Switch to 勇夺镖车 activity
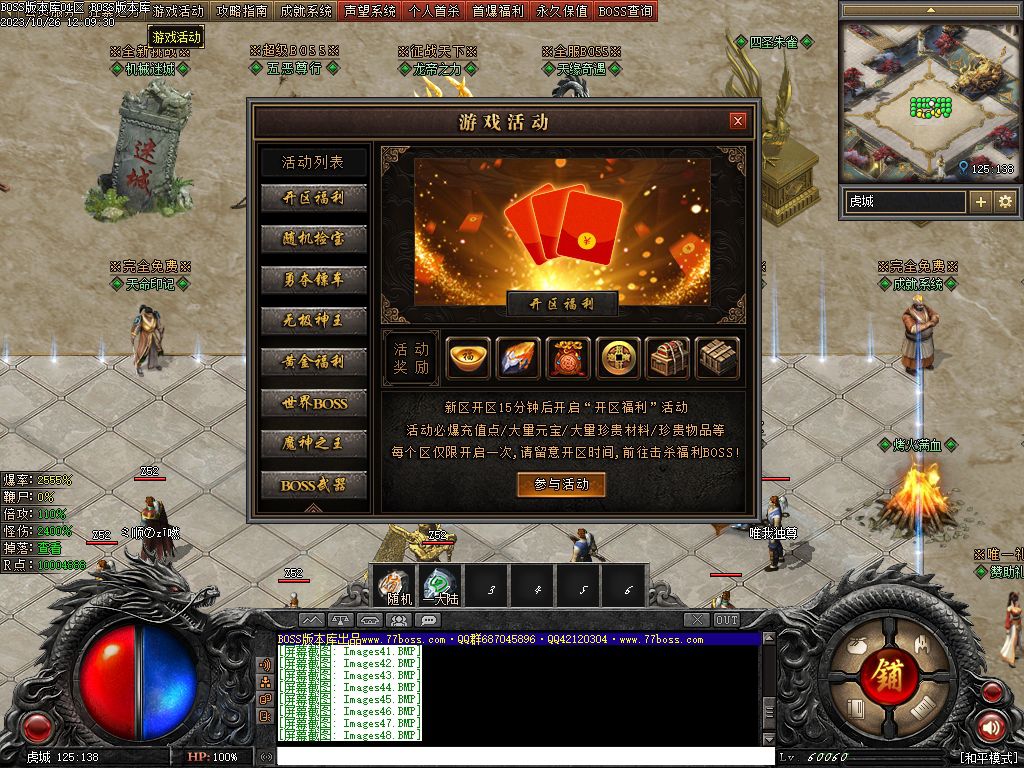Viewport: 1024px width, 768px height. pyautogui.click(x=313, y=280)
